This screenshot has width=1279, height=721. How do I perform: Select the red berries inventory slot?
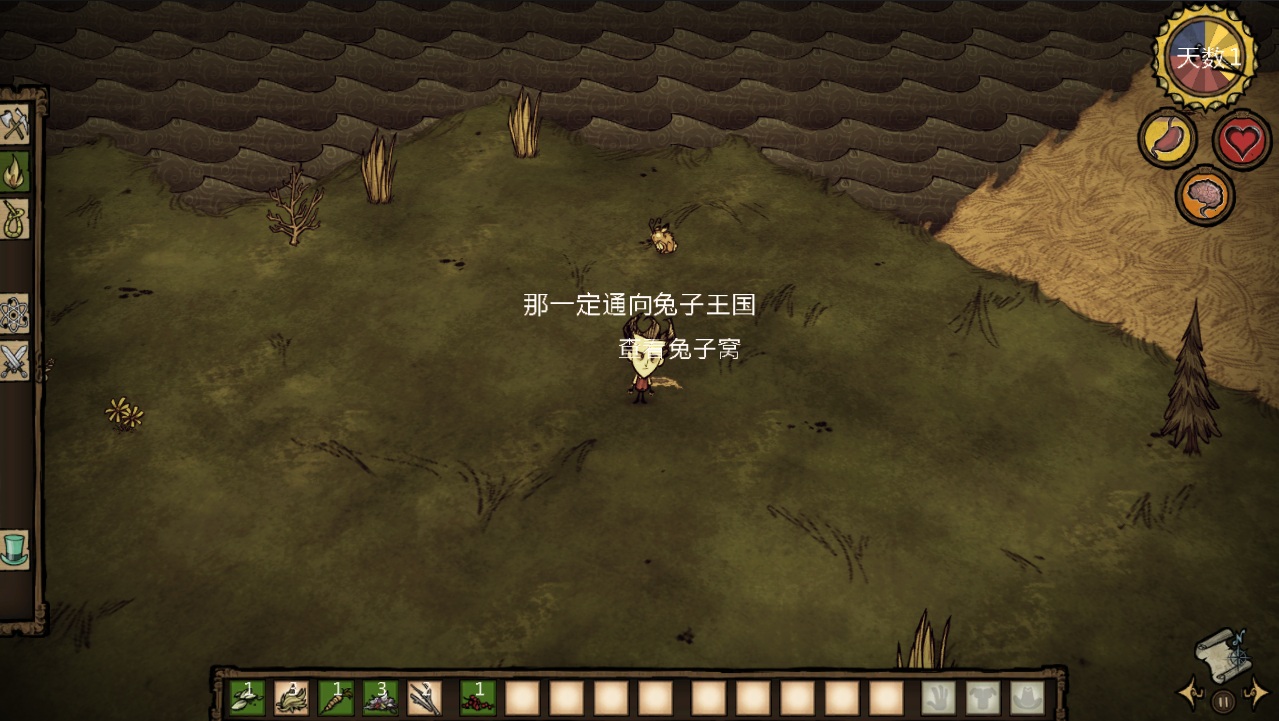[x=477, y=697]
